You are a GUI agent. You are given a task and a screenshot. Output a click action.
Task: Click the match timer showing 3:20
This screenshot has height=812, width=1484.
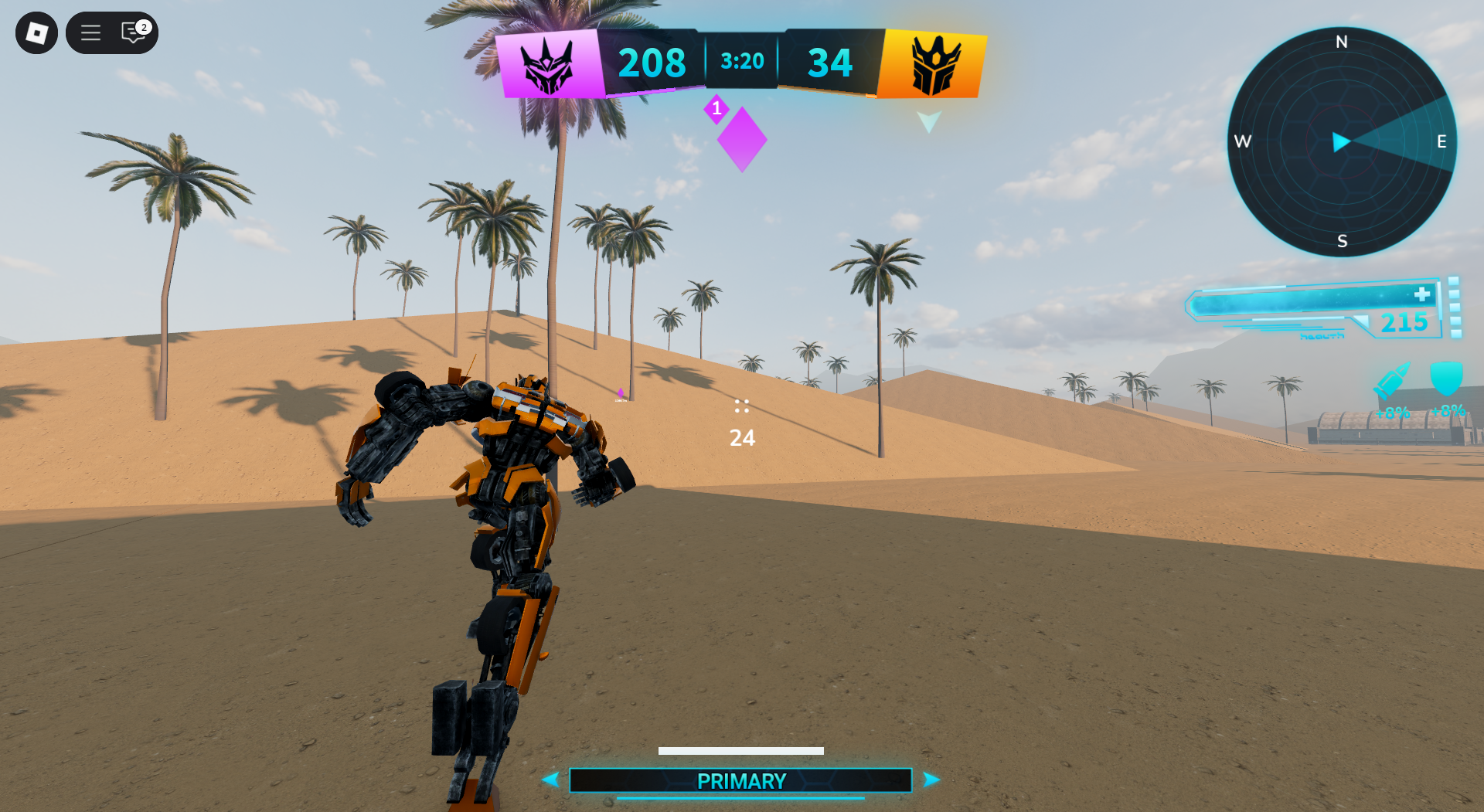[740, 61]
